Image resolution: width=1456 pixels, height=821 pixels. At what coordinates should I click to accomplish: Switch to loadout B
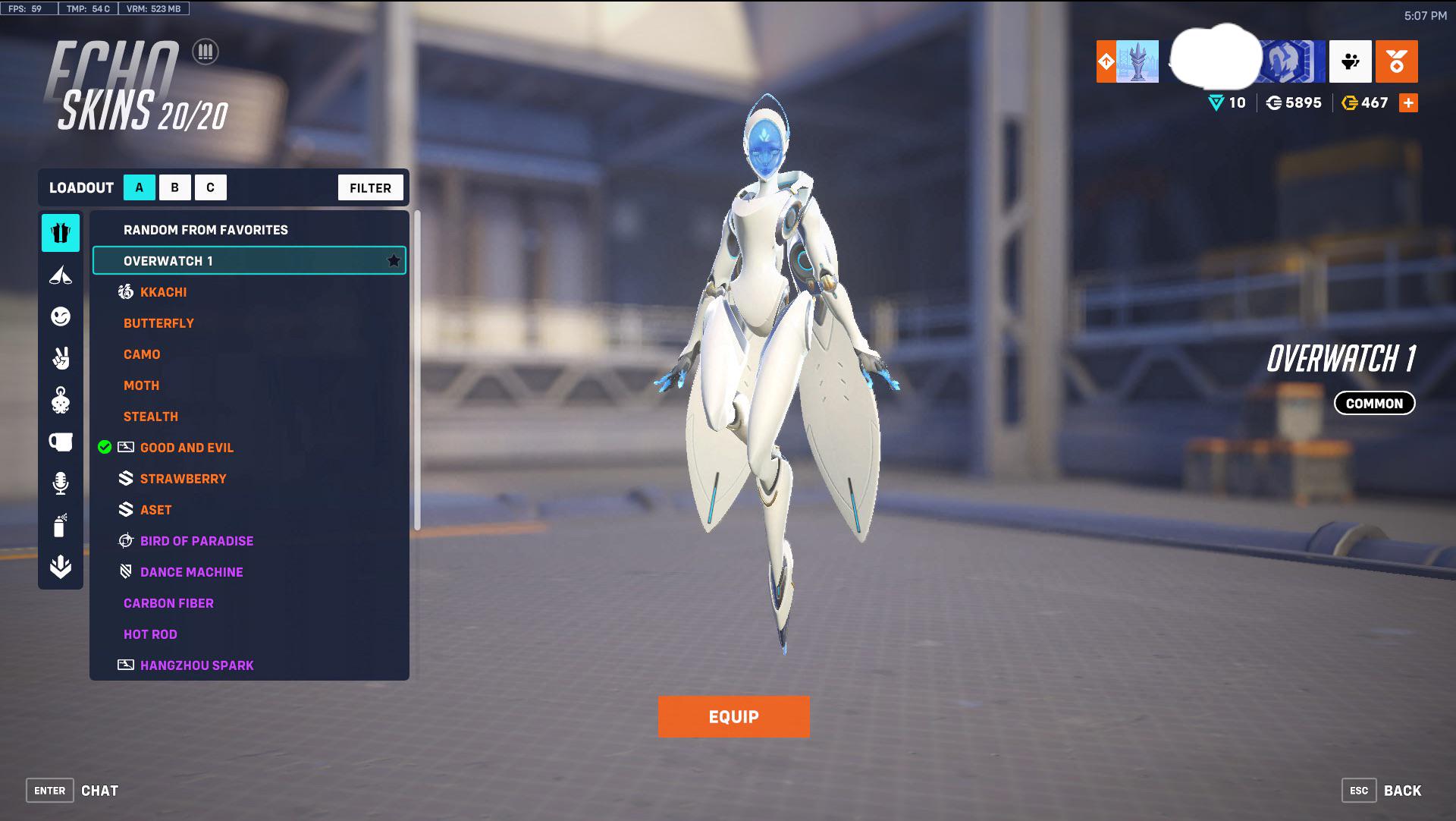click(174, 187)
